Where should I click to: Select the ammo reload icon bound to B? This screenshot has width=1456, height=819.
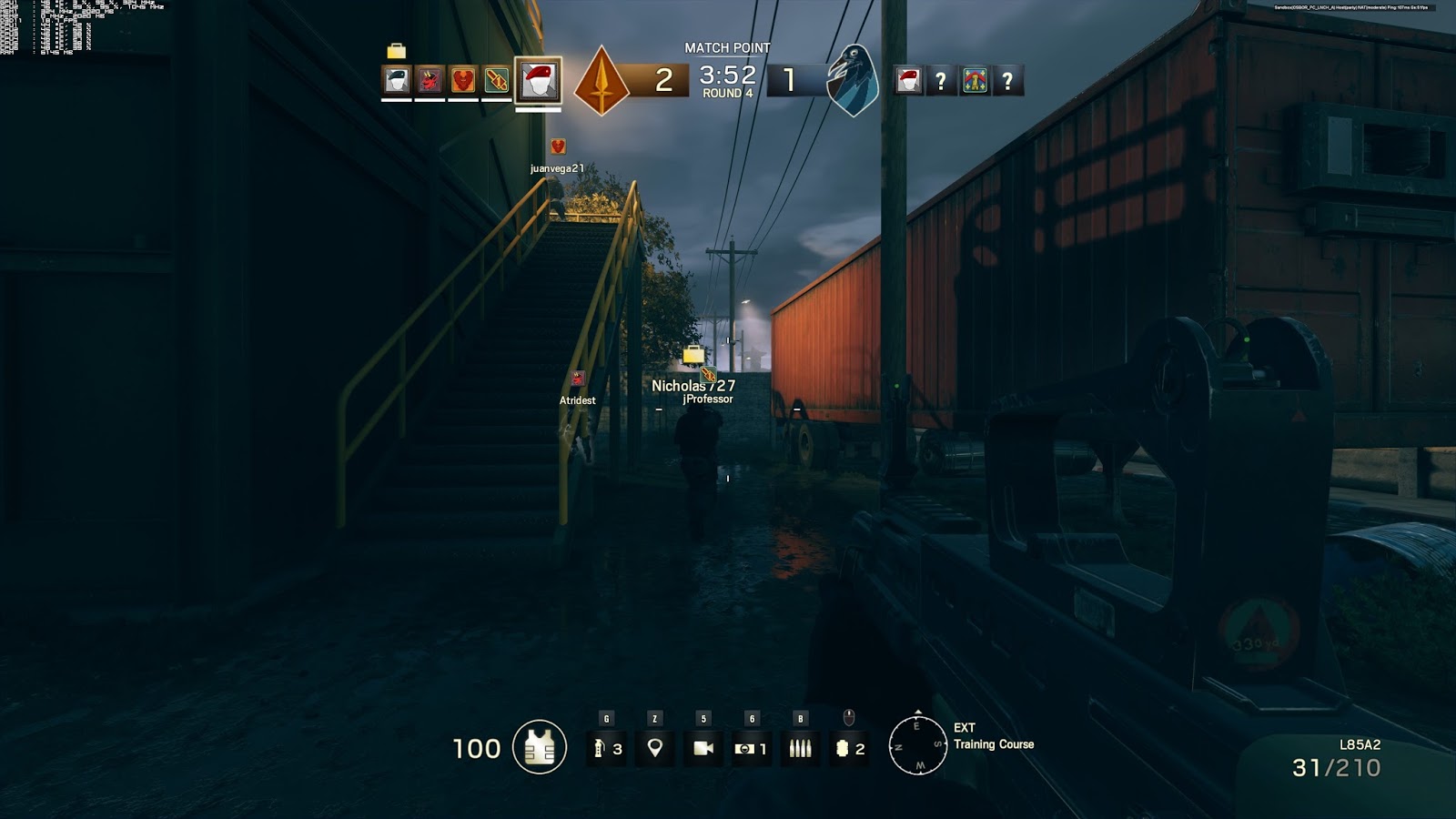click(x=801, y=748)
